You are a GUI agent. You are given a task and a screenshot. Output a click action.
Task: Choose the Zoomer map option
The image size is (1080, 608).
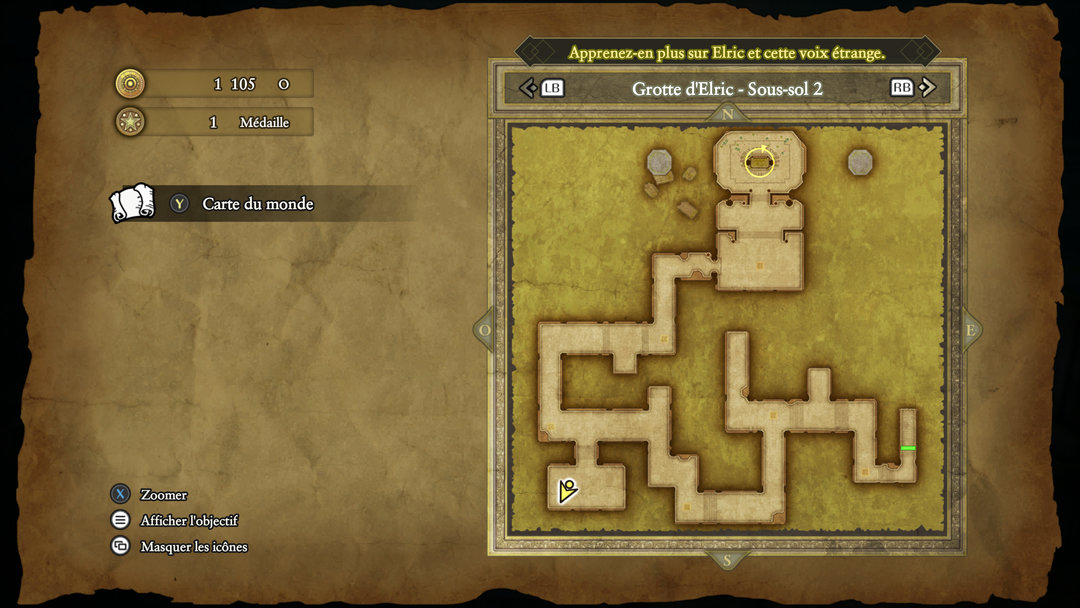(x=163, y=494)
